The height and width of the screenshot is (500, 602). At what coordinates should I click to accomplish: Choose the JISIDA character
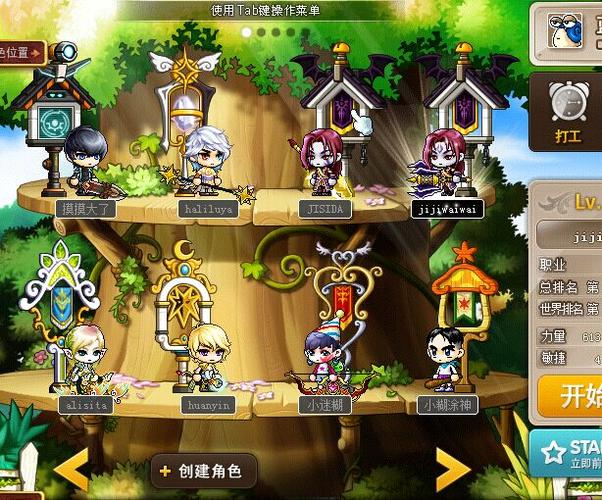(323, 165)
